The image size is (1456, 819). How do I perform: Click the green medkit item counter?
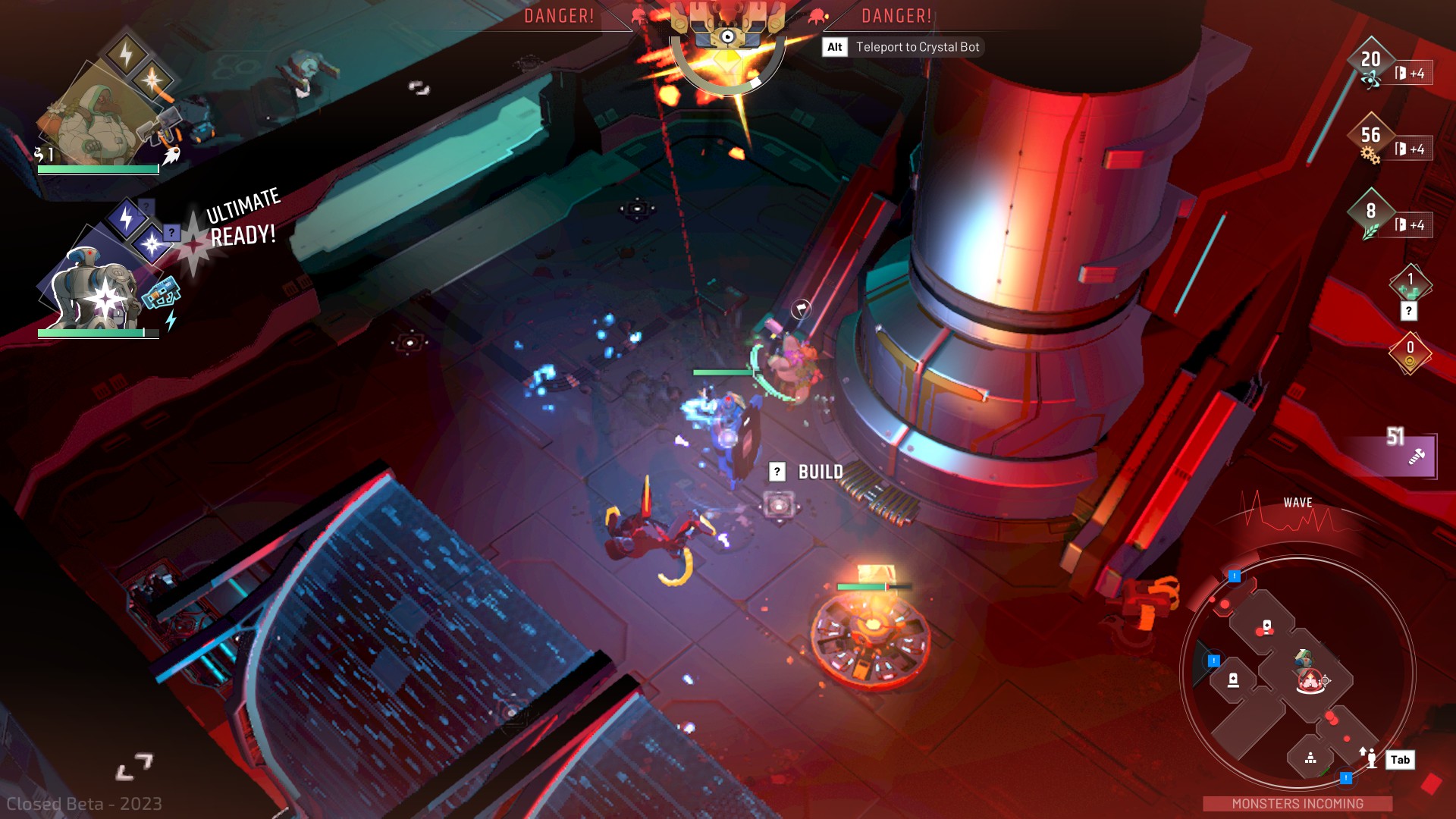click(1410, 284)
